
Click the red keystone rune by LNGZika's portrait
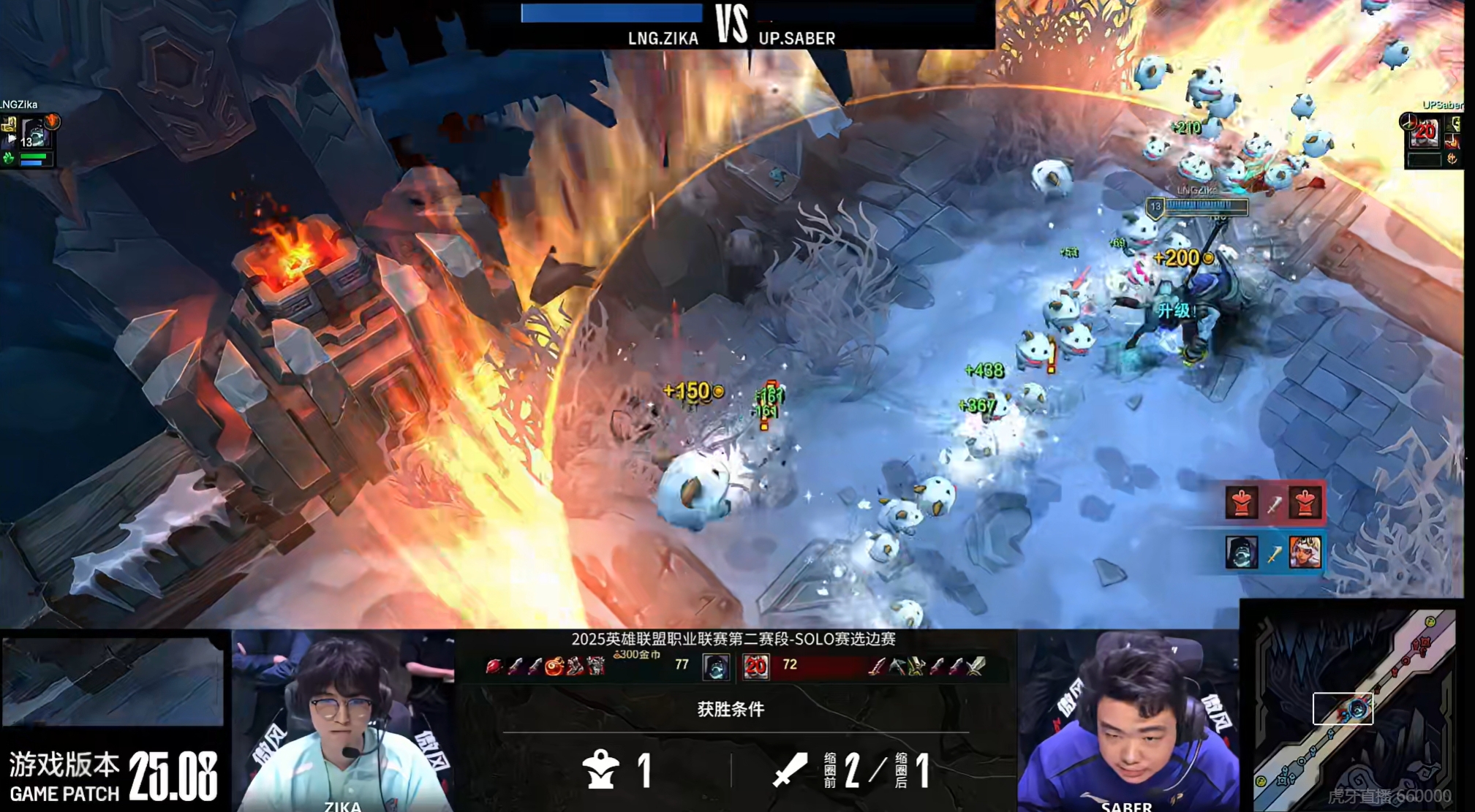coord(52,120)
